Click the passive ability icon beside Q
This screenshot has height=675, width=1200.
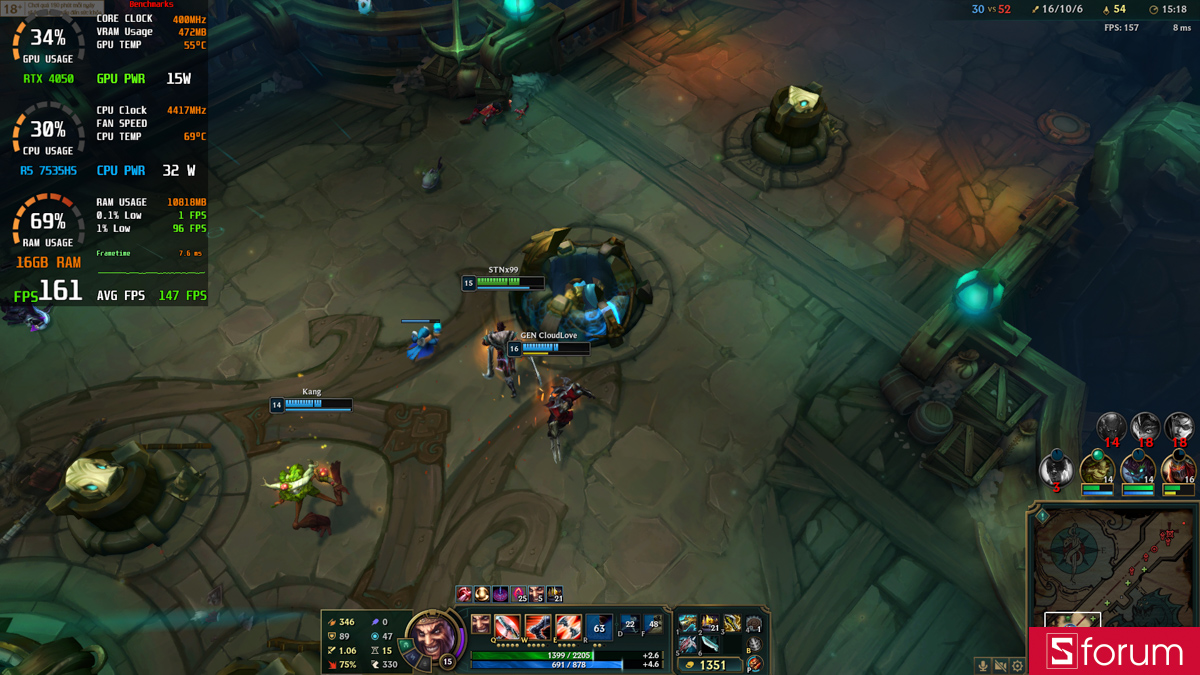[x=481, y=625]
